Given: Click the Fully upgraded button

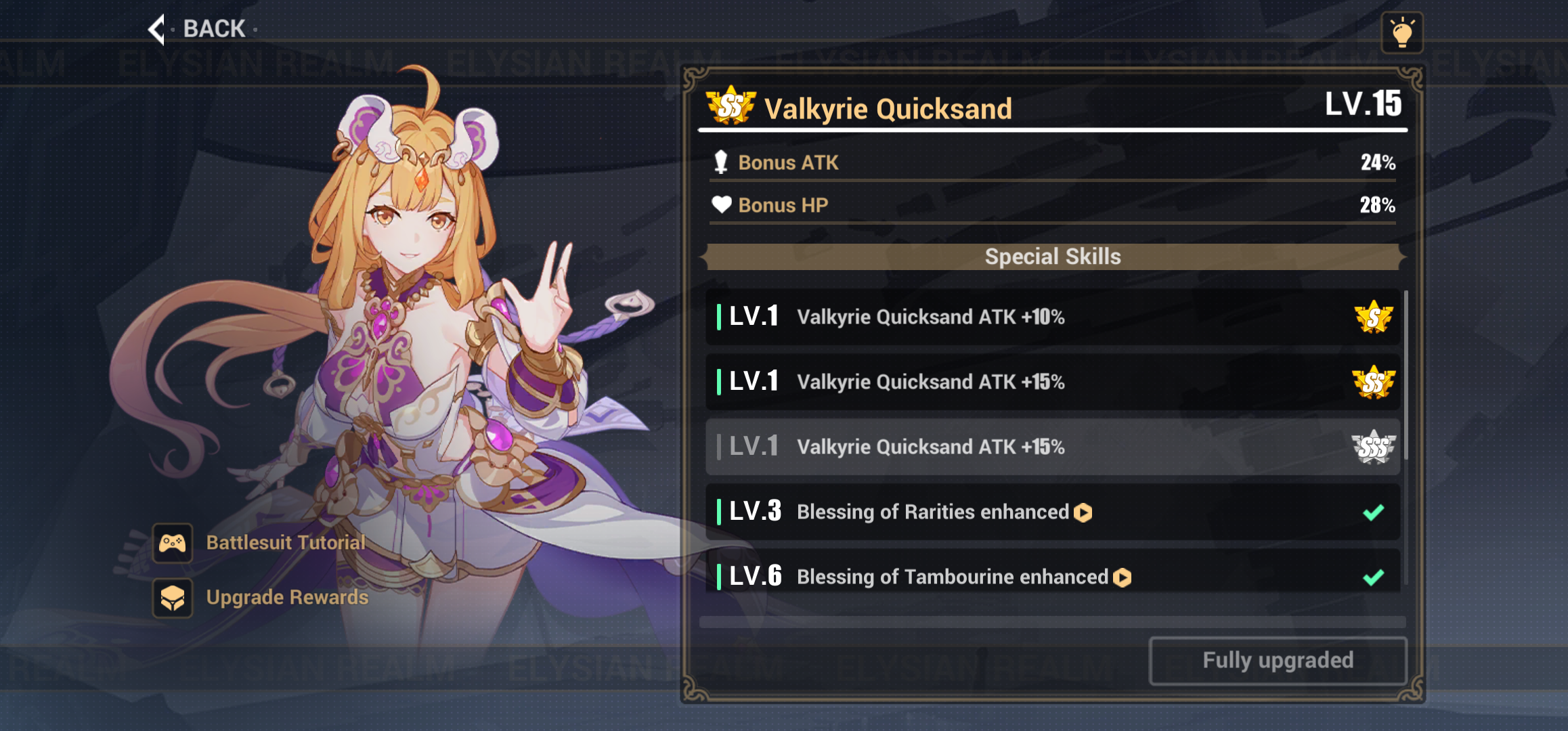Looking at the screenshot, I should point(1277,660).
